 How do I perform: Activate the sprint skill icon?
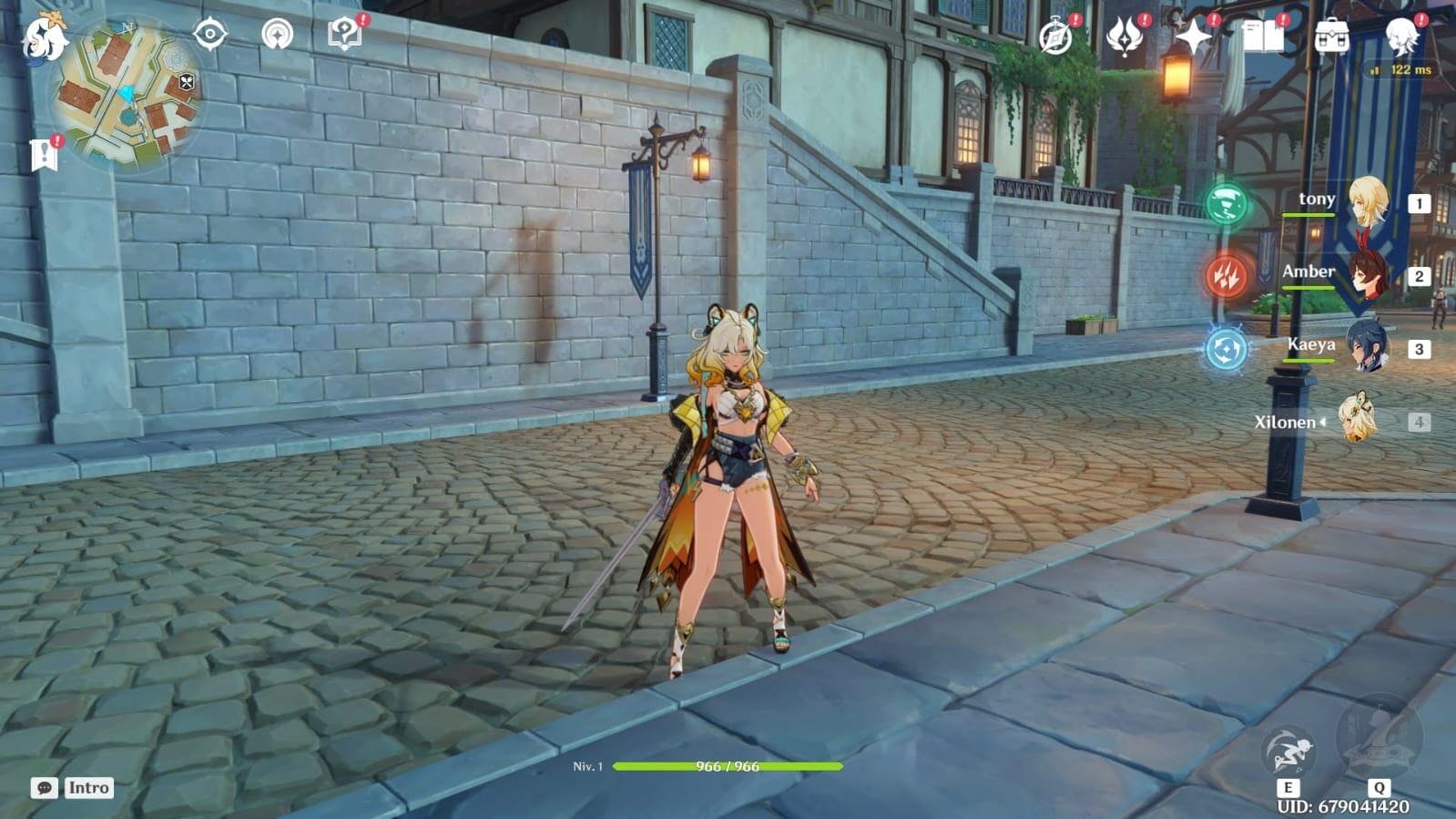(1289, 752)
